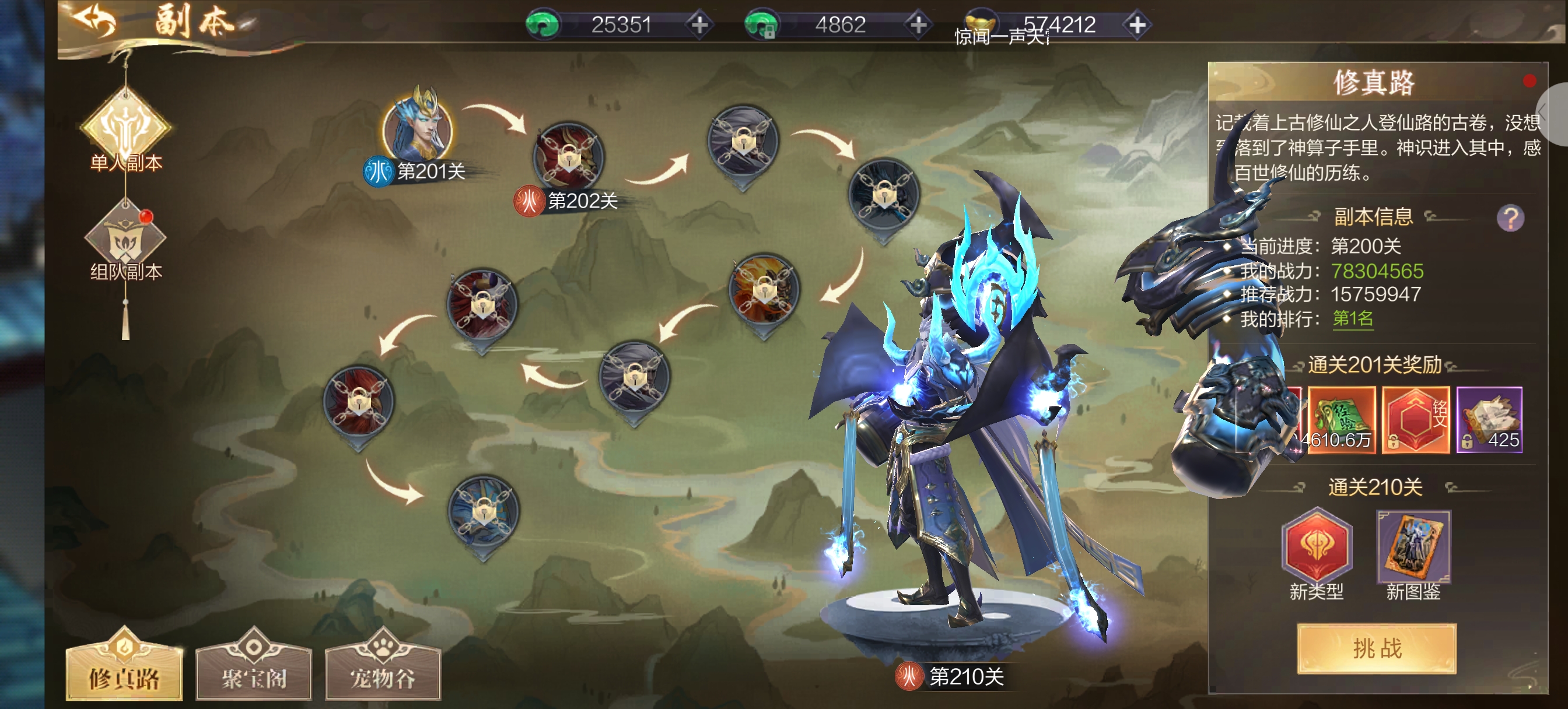Image resolution: width=1568 pixels, height=709 pixels.
Task: Inspect the green experience book reward
Action: coord(1341,420)
